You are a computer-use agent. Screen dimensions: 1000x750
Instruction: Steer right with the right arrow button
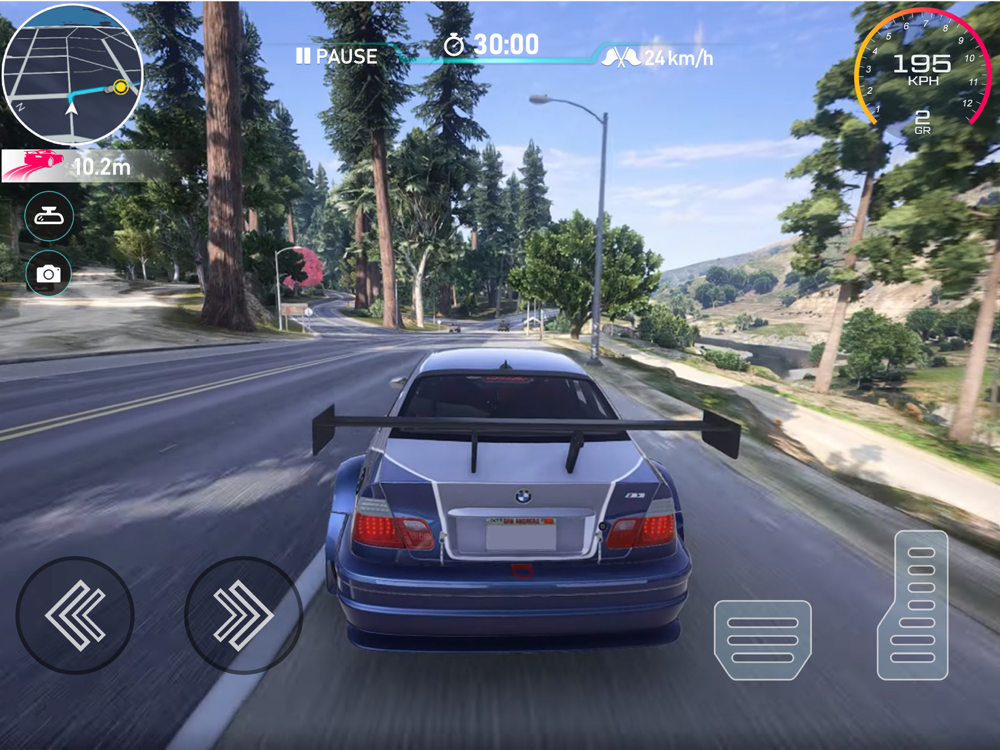pyautogui.click(x=243, y=614)
